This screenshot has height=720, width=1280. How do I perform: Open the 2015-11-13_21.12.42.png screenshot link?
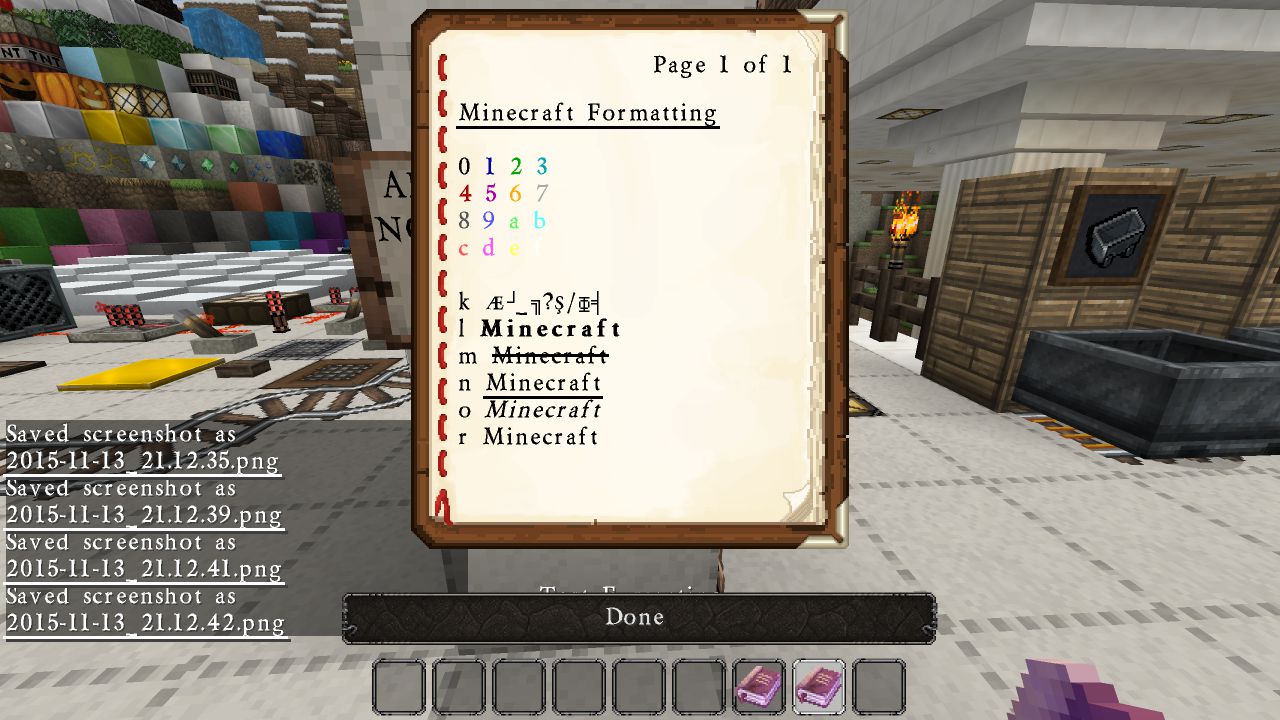(146, 624)
